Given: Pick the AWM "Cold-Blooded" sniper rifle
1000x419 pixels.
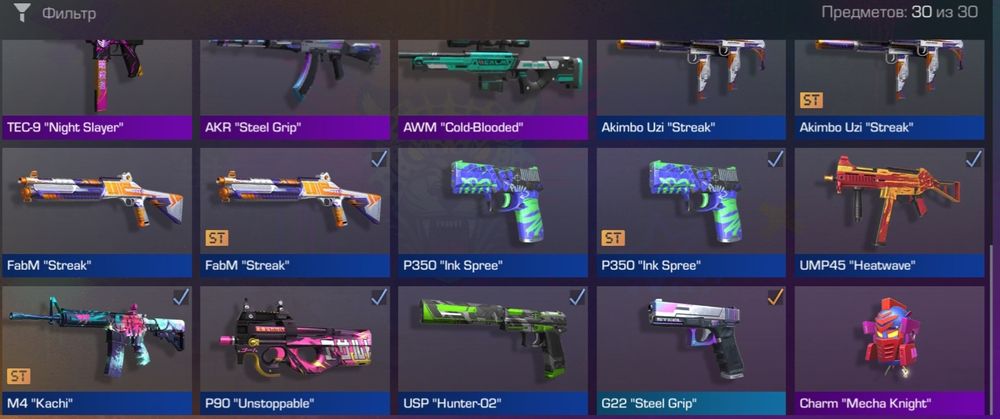Looking at the screenshot, I should click(492, 85).
